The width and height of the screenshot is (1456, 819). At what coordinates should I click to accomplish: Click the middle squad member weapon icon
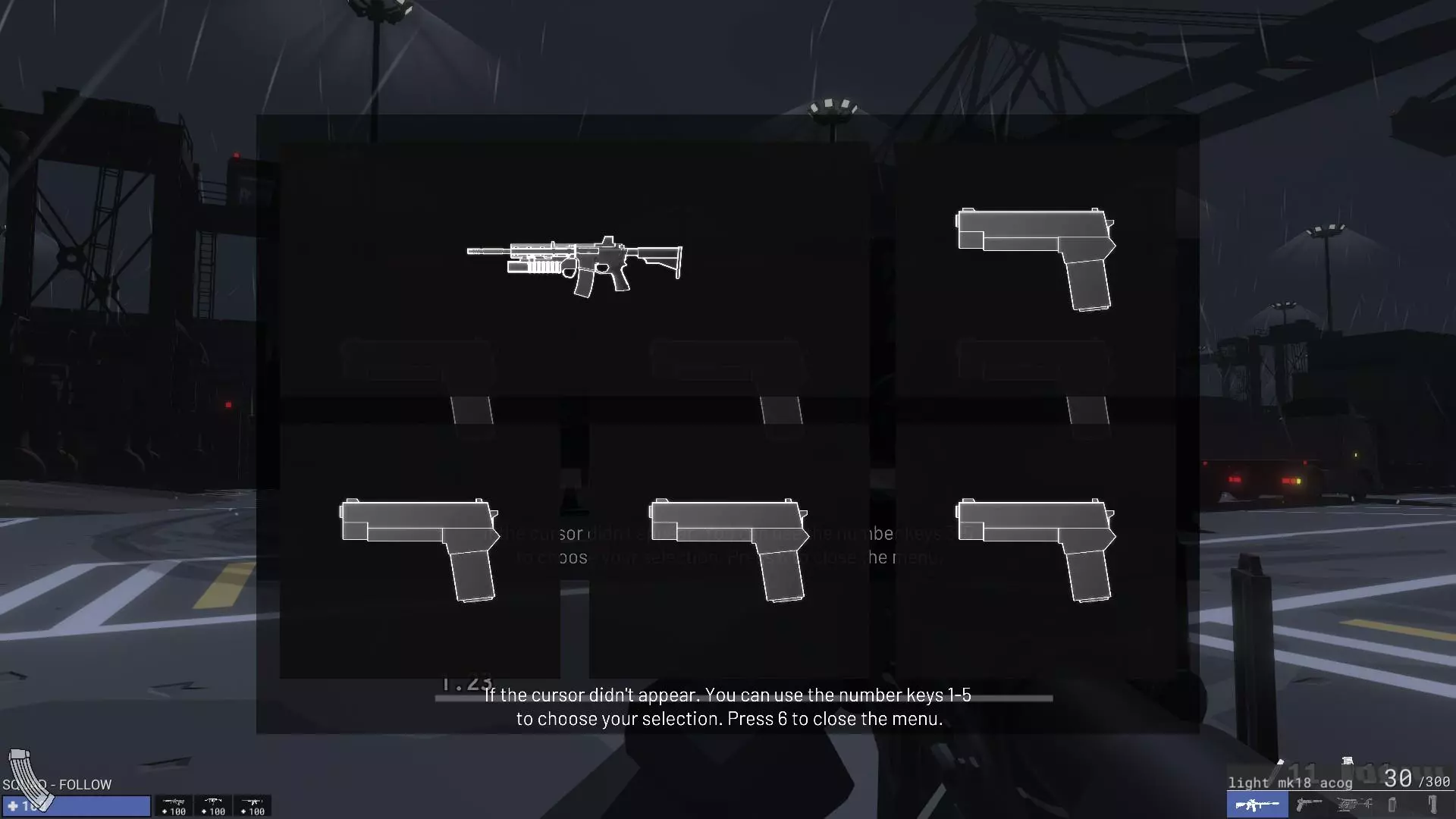(213, 802)
